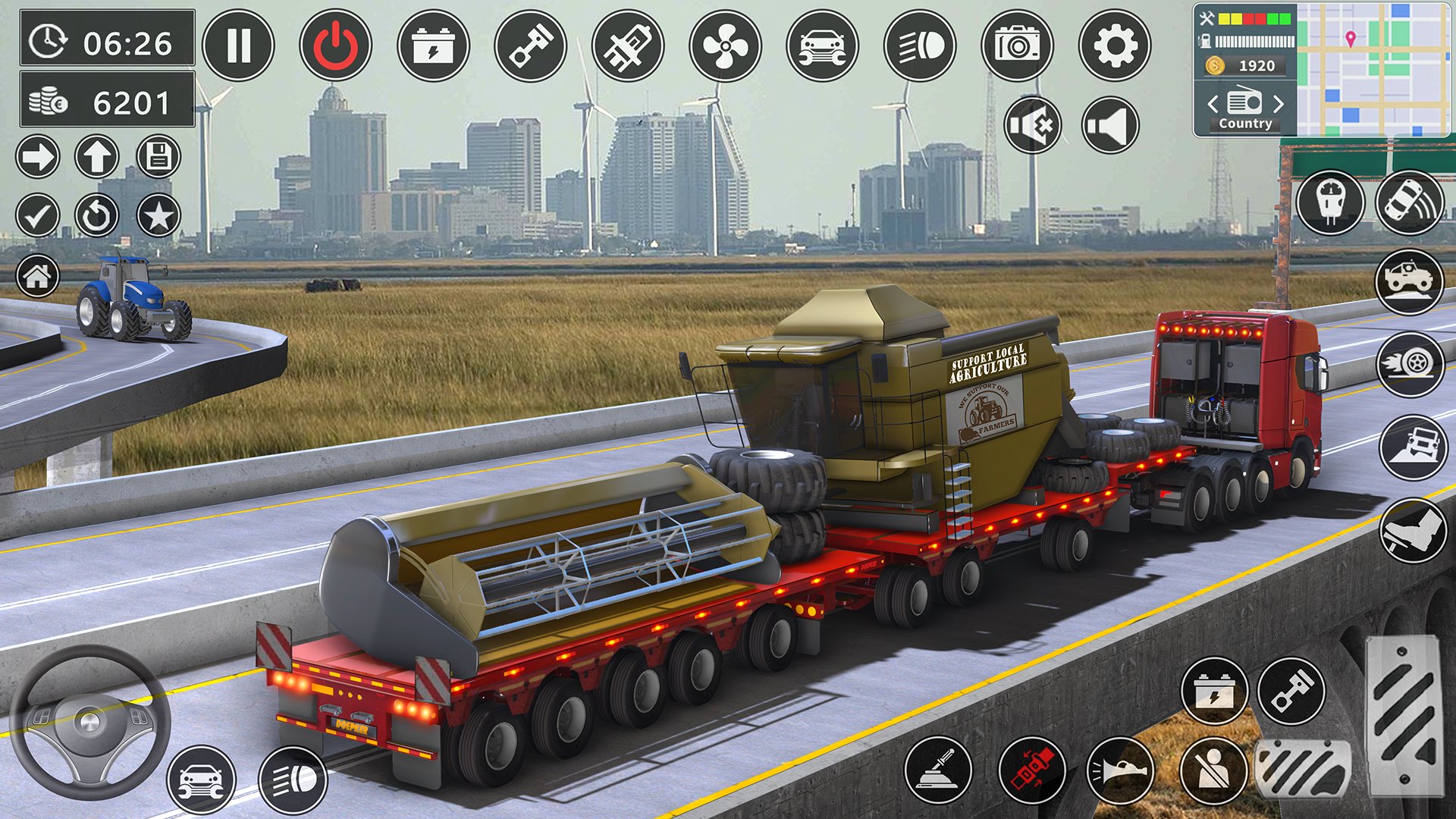Repair the engine piston
The height and width of the screenshot is (819, 1456).
tap(531, 46)
